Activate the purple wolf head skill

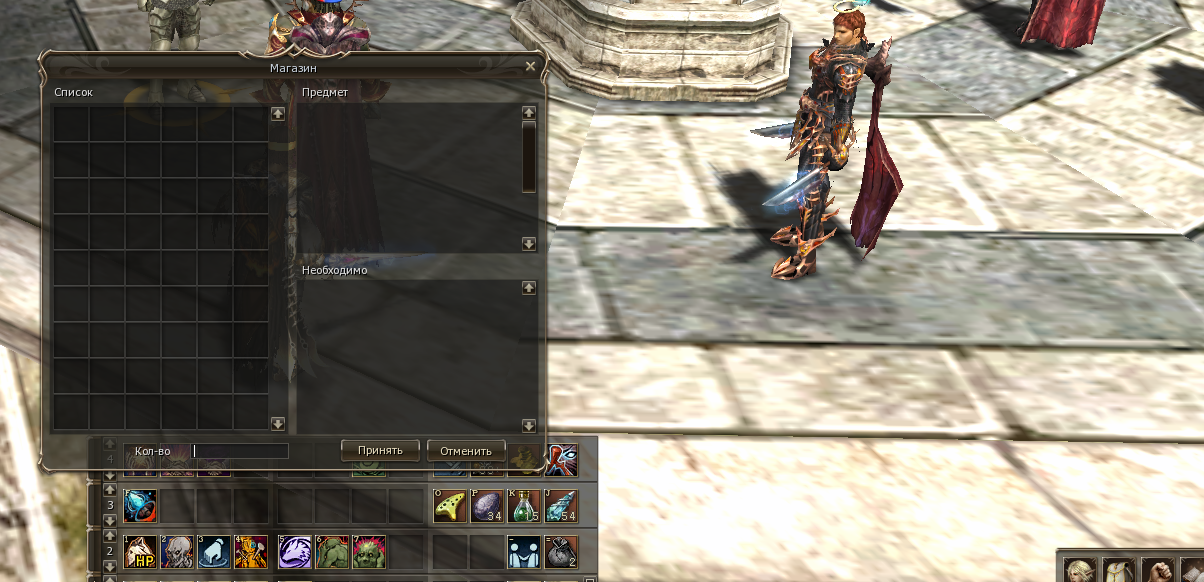(295, 551)
